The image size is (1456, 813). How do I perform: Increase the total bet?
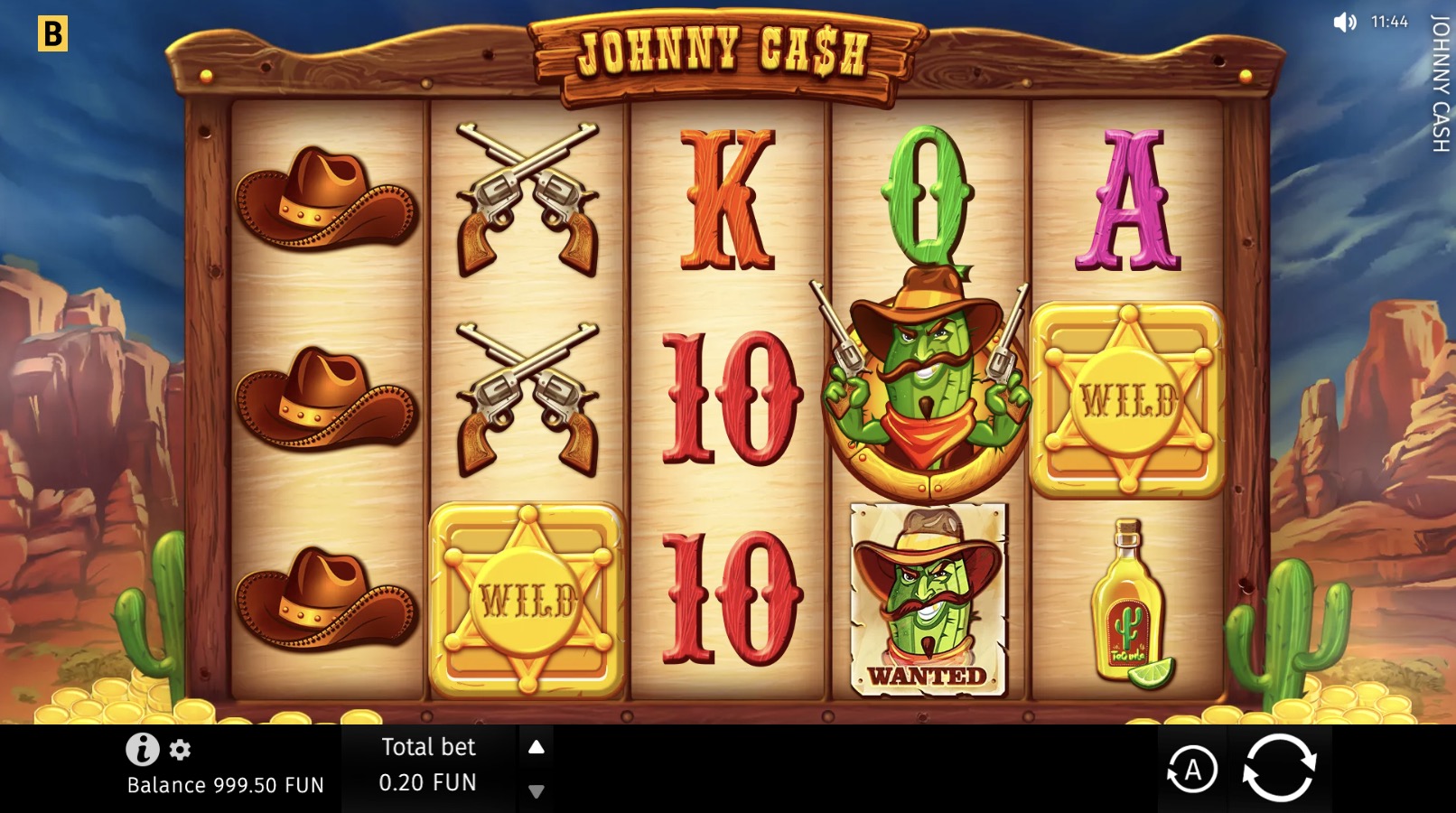point(538,746)
